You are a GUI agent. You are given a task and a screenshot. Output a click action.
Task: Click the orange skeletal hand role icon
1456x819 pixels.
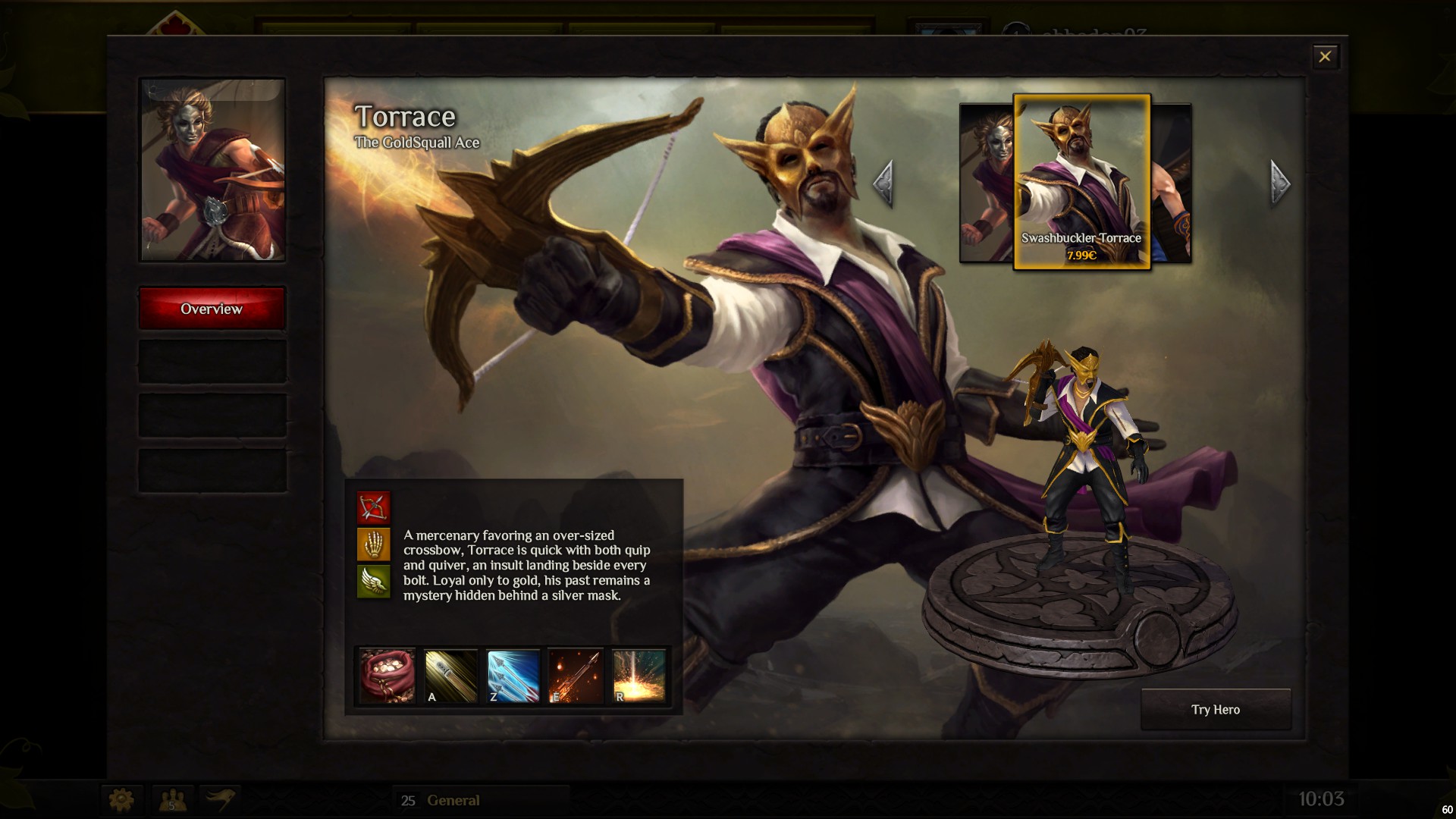[x=373, y=544]
